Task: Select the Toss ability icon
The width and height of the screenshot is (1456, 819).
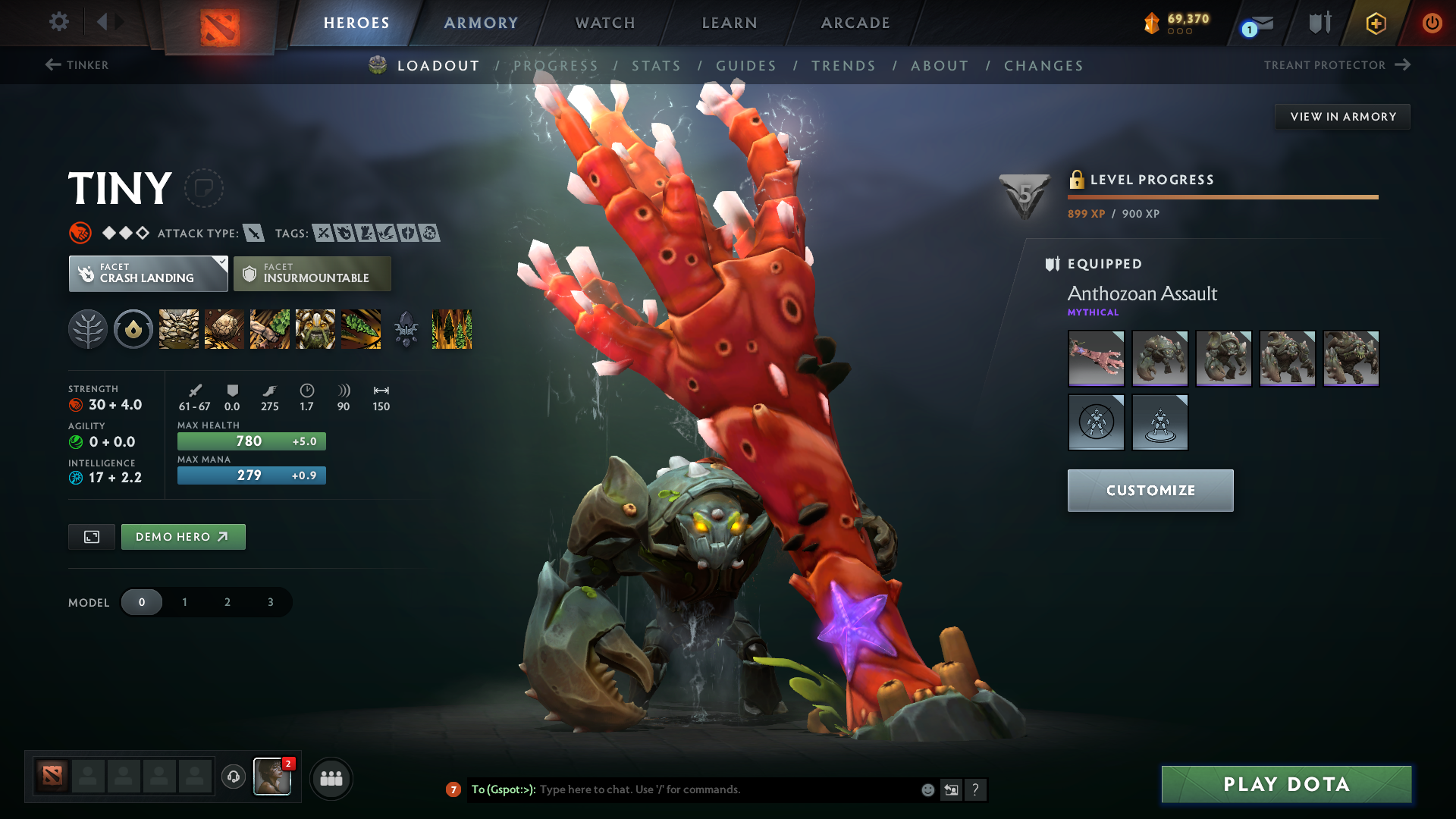Action: (224, 329)
